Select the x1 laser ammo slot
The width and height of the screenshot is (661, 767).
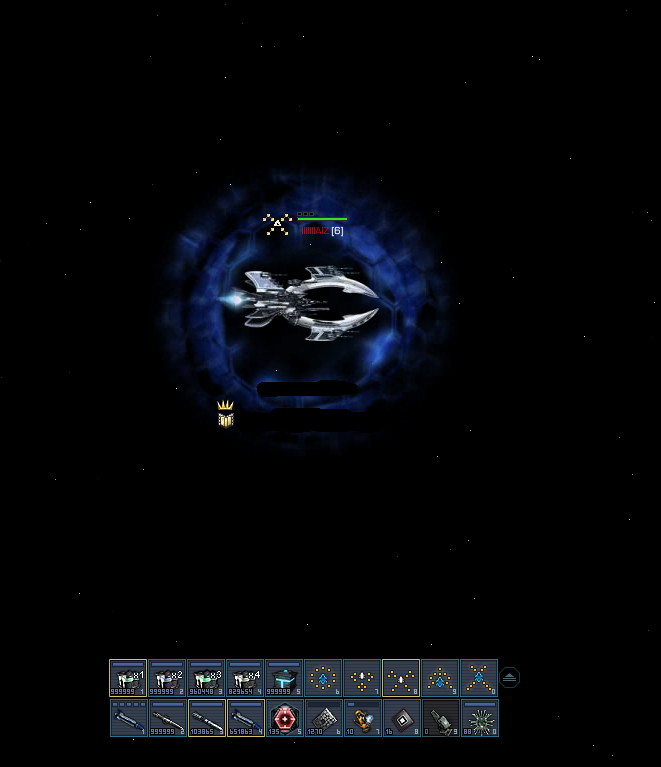pos(128,677)
